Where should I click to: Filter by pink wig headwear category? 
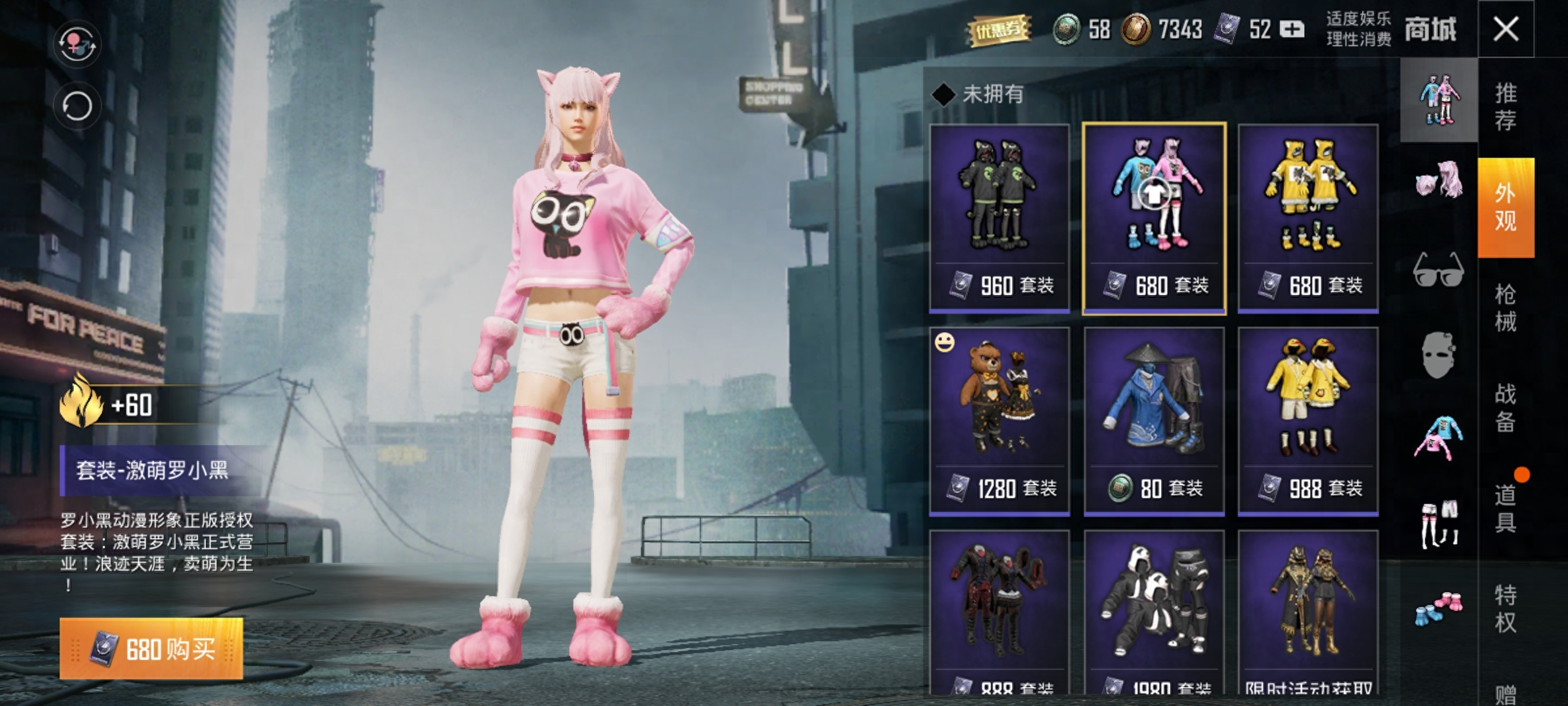[1439, 181]
